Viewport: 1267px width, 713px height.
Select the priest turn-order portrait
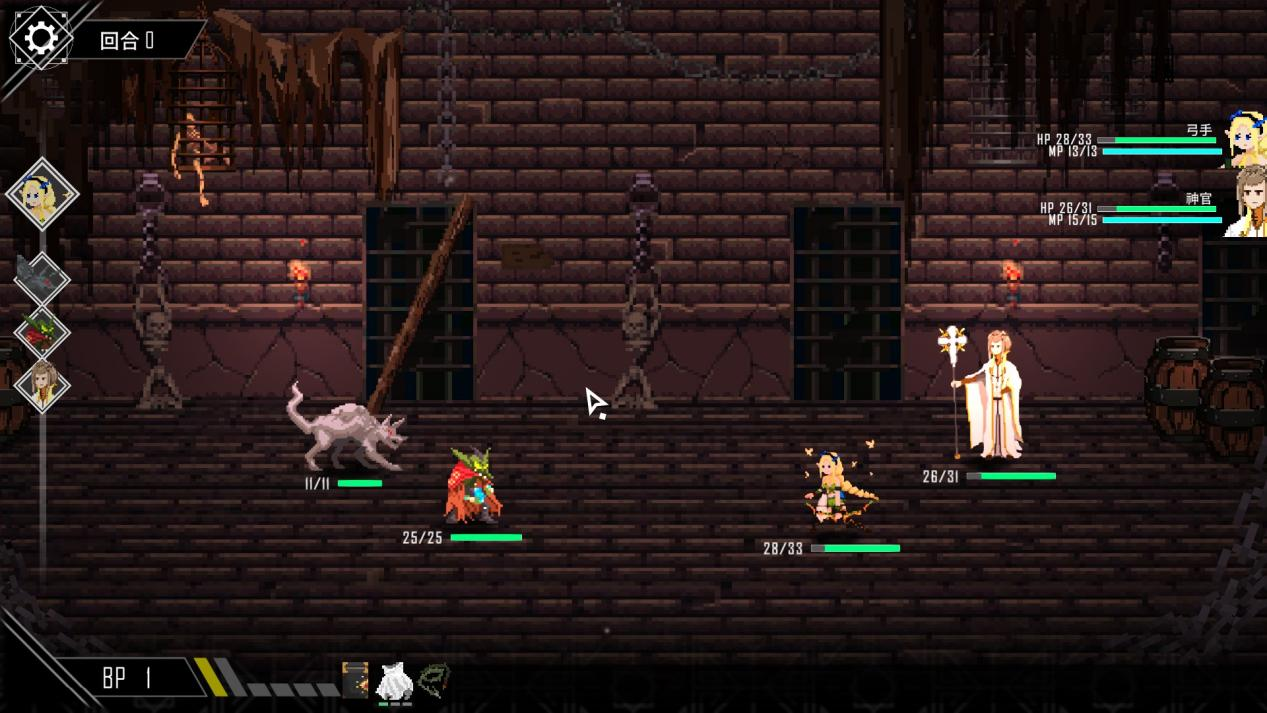point(42,385)
